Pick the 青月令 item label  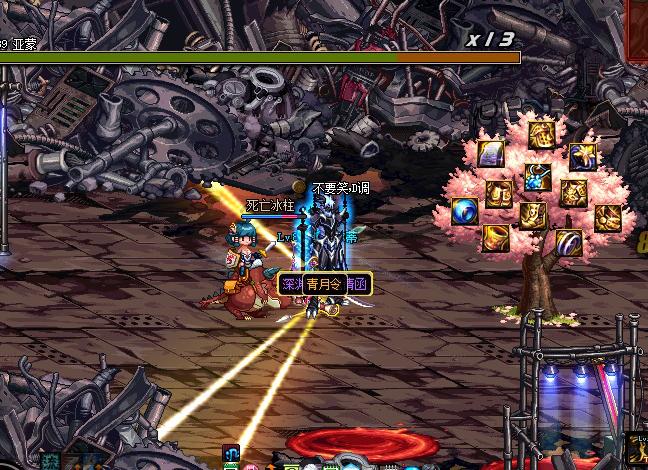(326, 284)
